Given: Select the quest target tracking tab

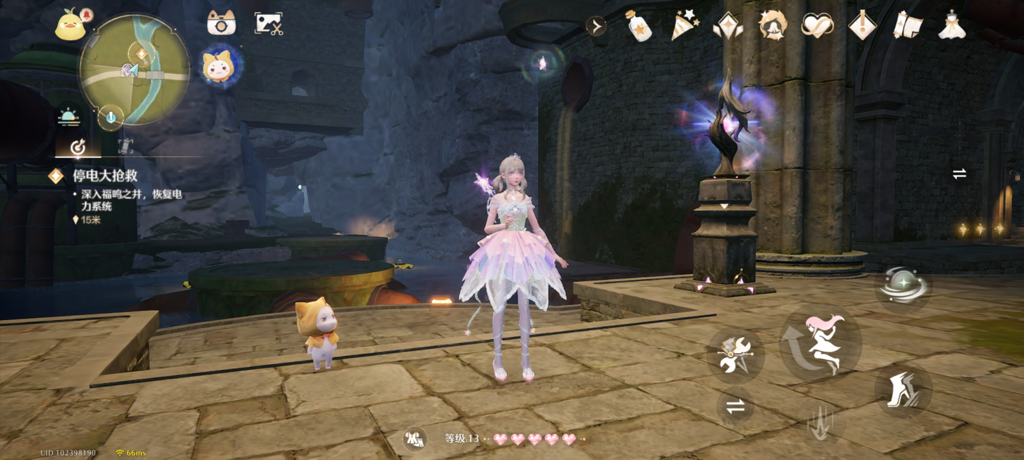Looking at the screenshot, I should point(76,148).
